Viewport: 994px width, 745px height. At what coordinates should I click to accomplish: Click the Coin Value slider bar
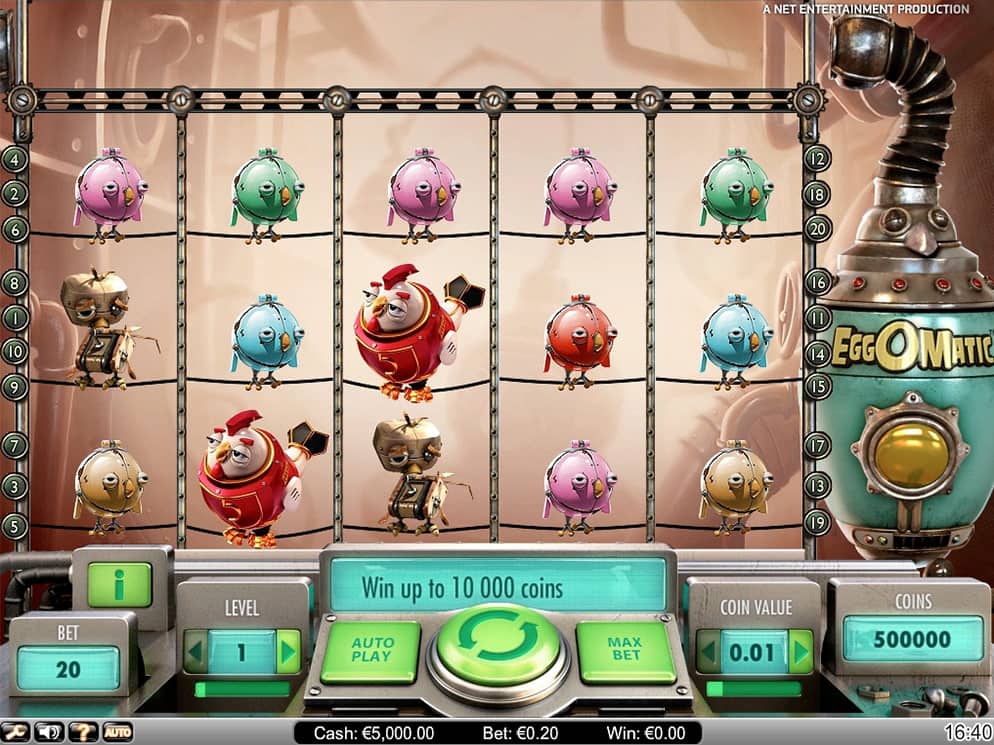pos(754,689)
